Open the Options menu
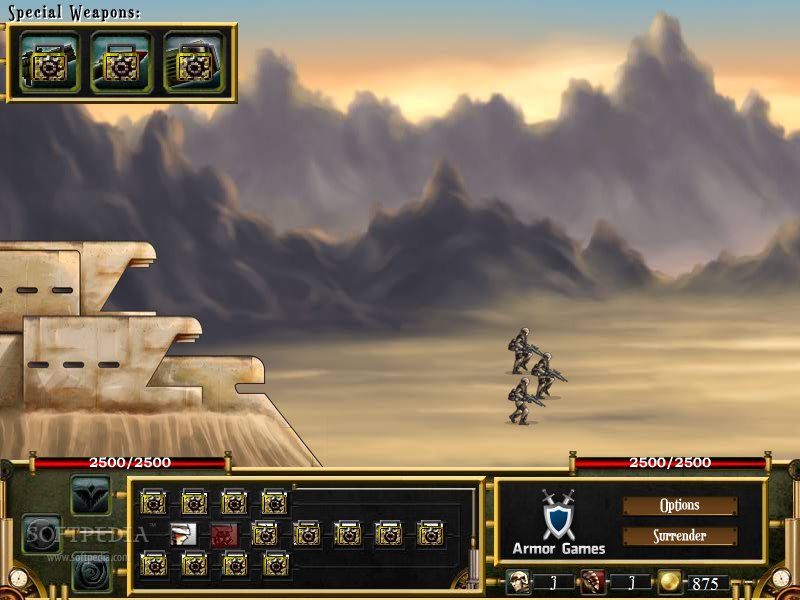The width and height of the screenshot is (800, 600). (x=680, y=506)
